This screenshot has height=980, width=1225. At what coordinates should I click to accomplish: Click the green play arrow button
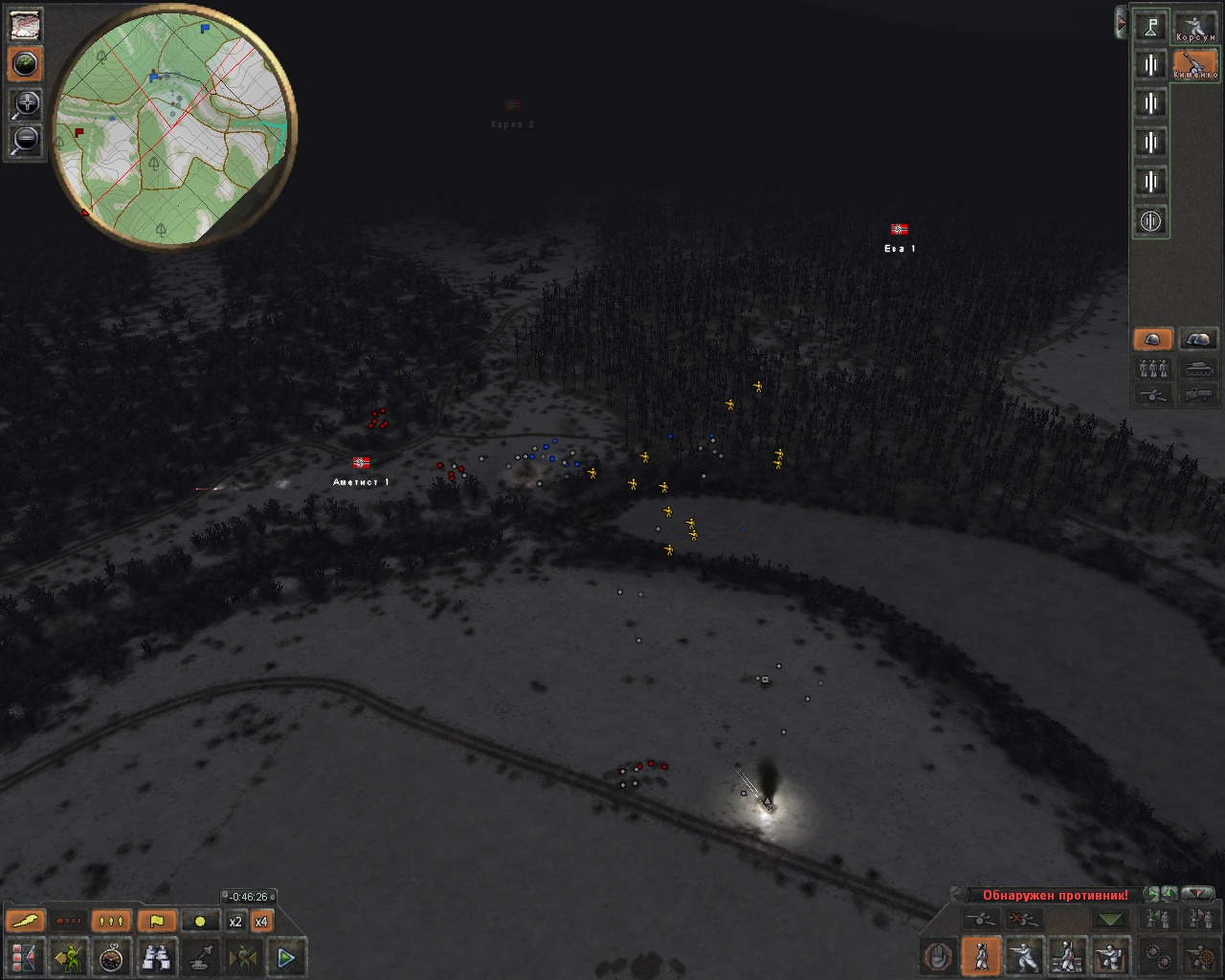pos(286,956)
